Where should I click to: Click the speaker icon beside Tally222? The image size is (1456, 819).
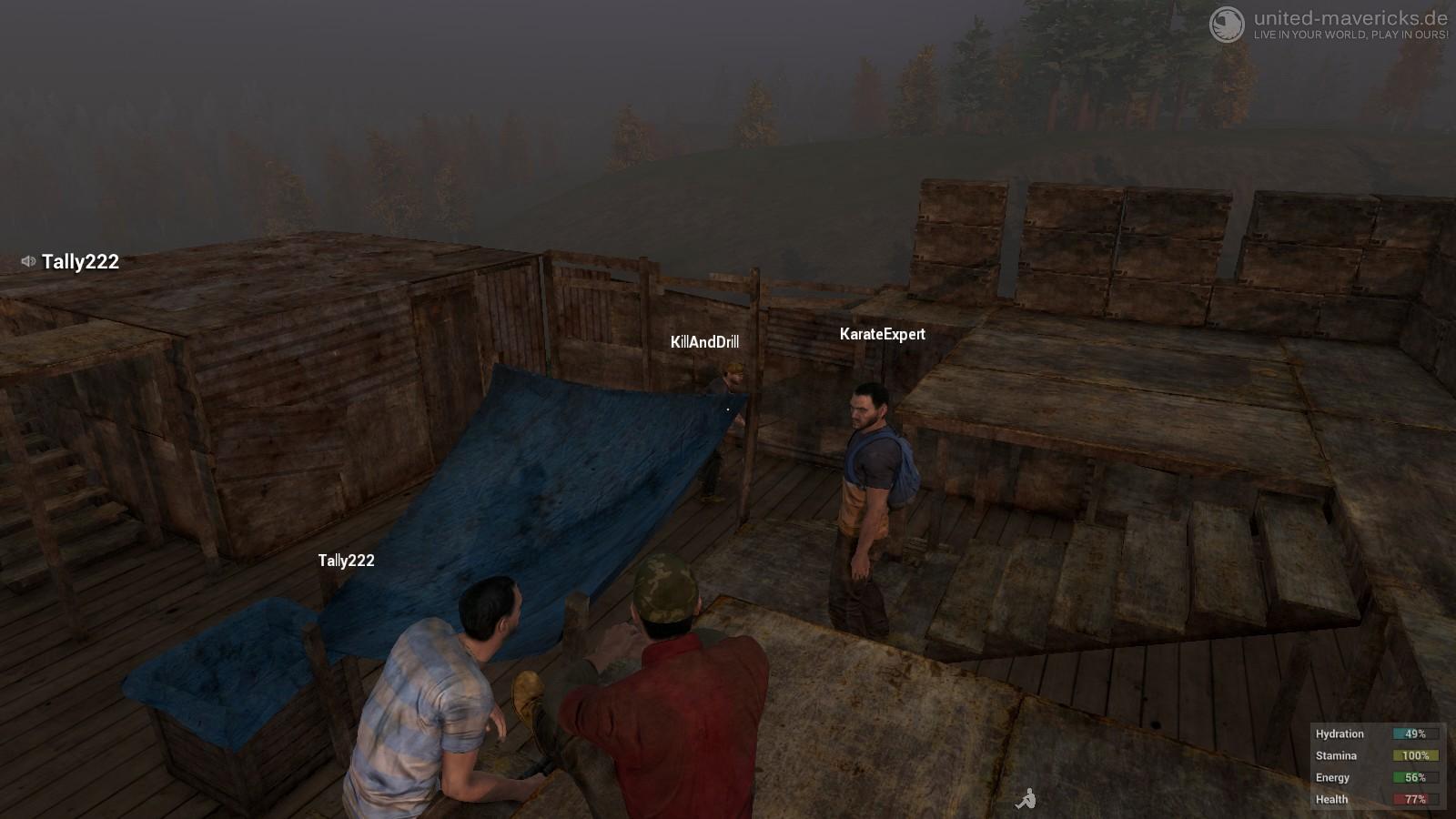click(28, 261)
